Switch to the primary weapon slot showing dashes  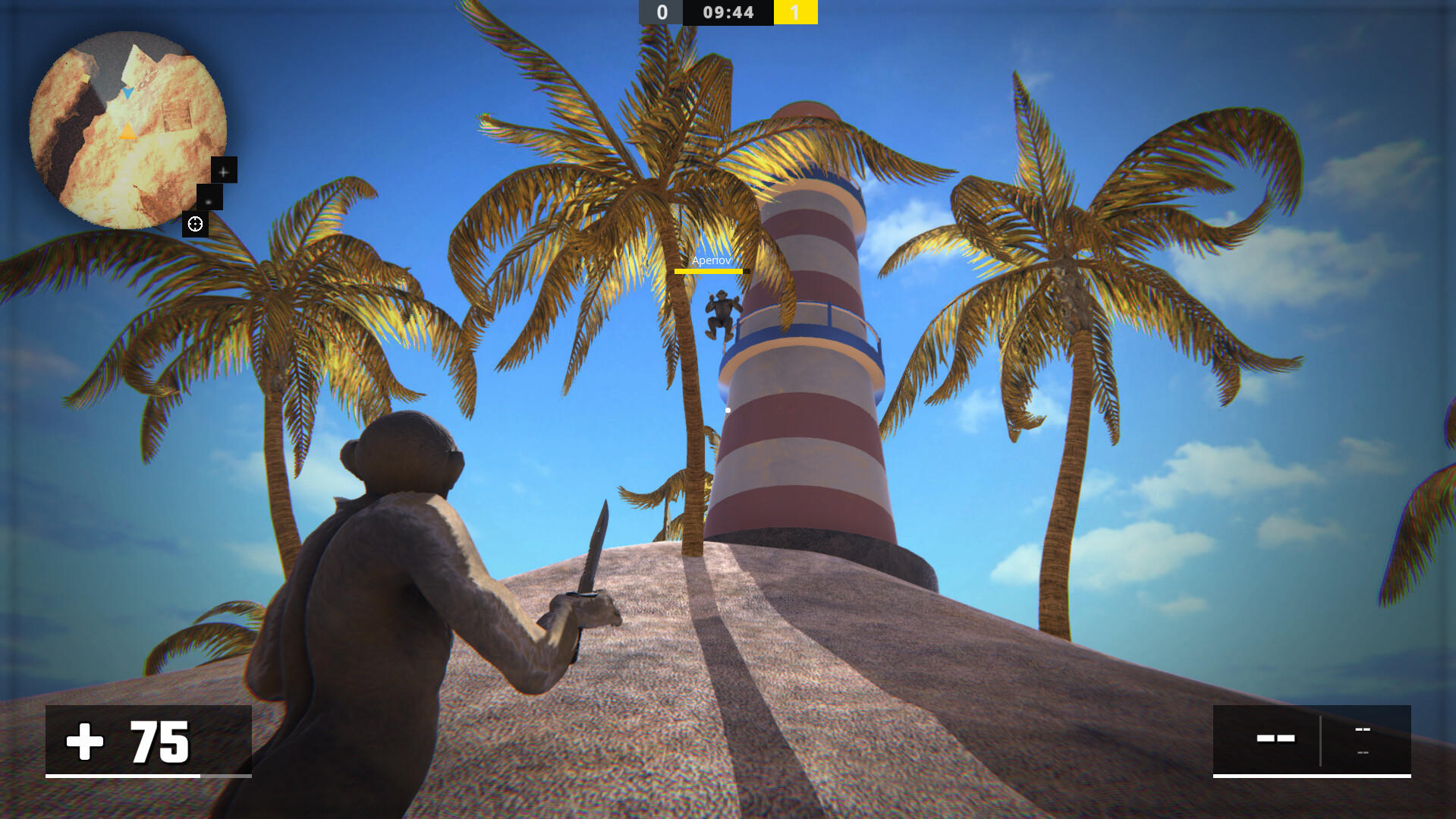1275,738
